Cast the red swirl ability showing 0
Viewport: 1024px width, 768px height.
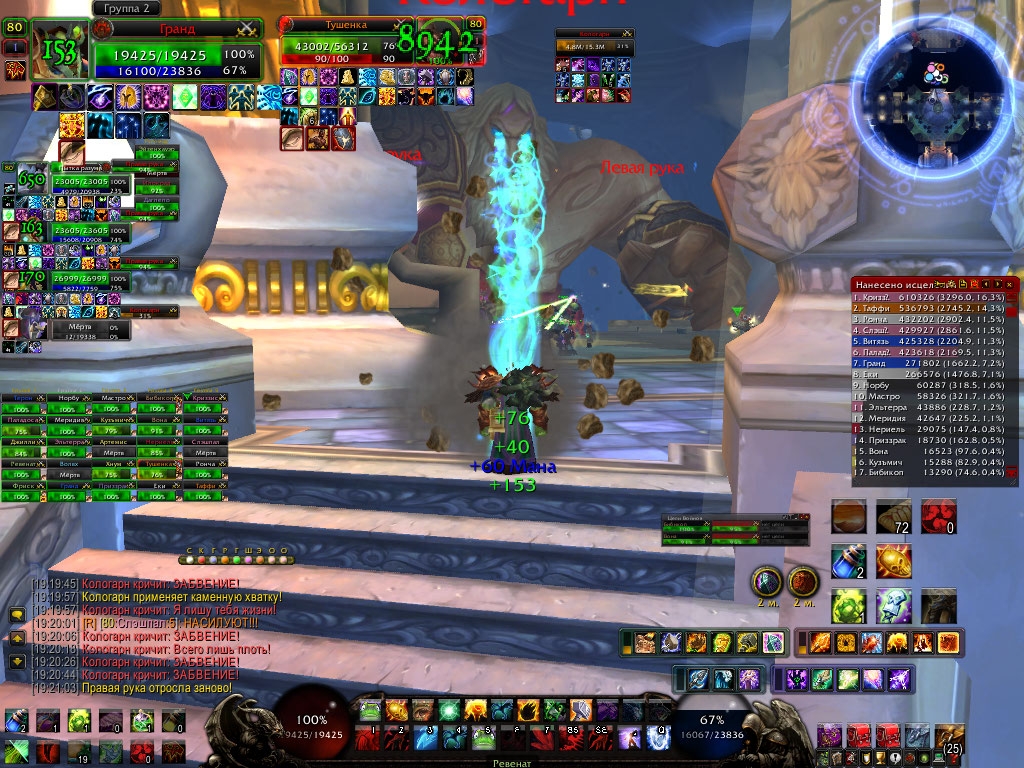(x=939, y=517)
